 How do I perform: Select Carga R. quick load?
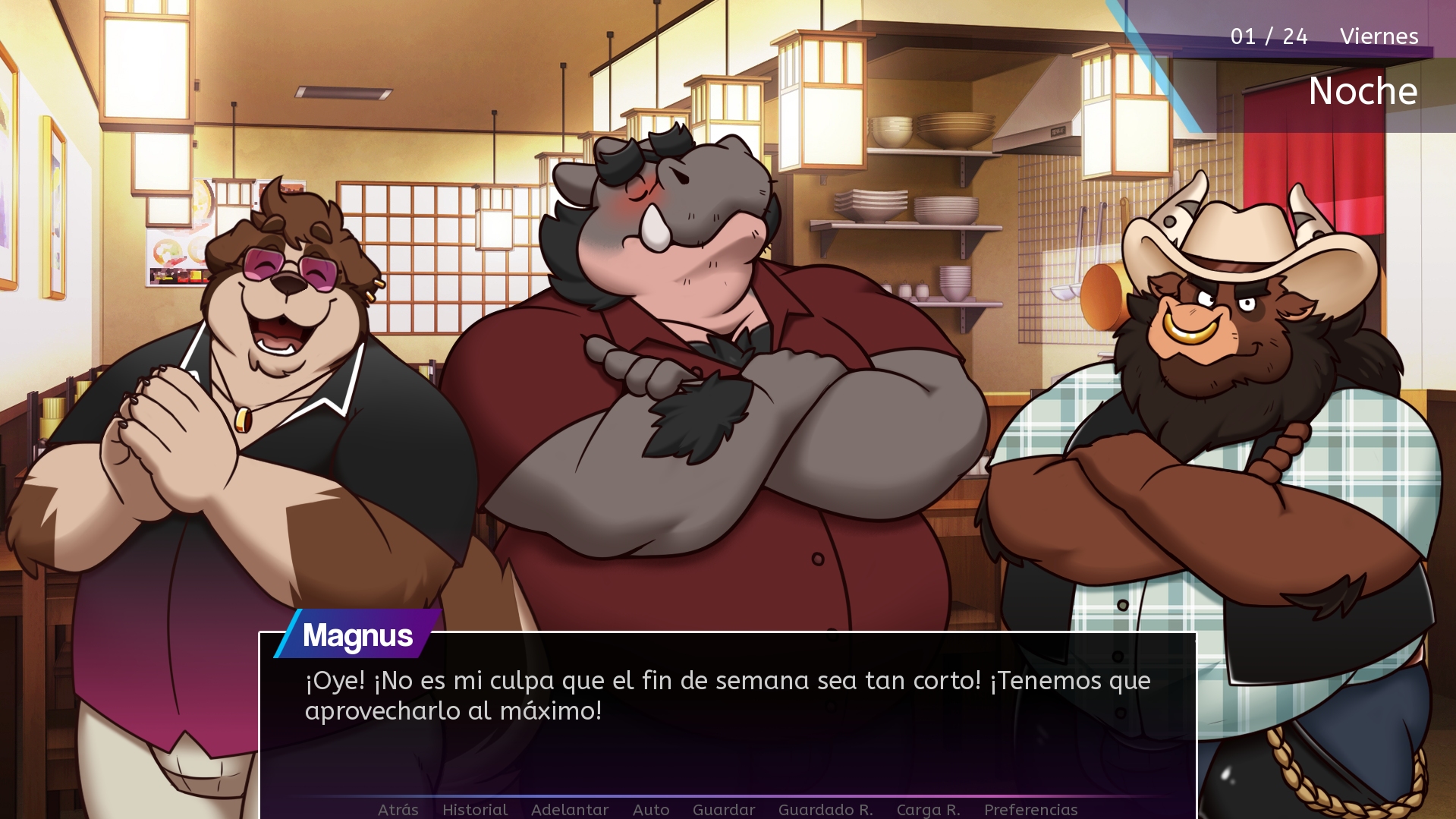point(928,809)
